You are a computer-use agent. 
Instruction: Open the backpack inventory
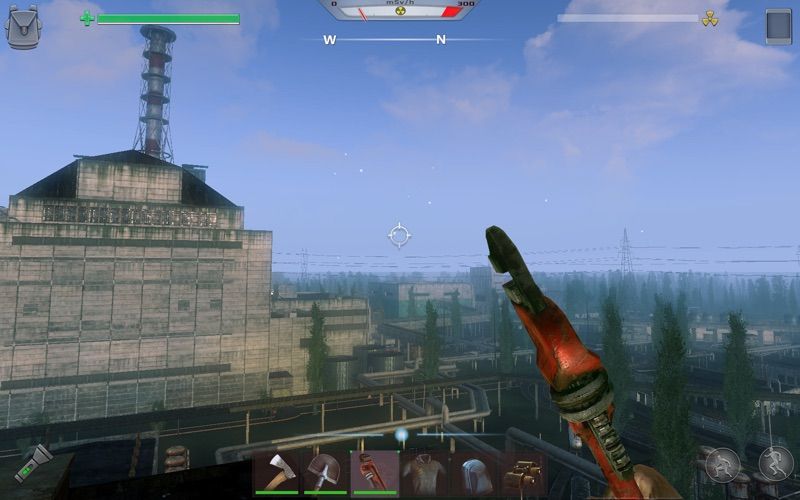[x=23, y=28]
